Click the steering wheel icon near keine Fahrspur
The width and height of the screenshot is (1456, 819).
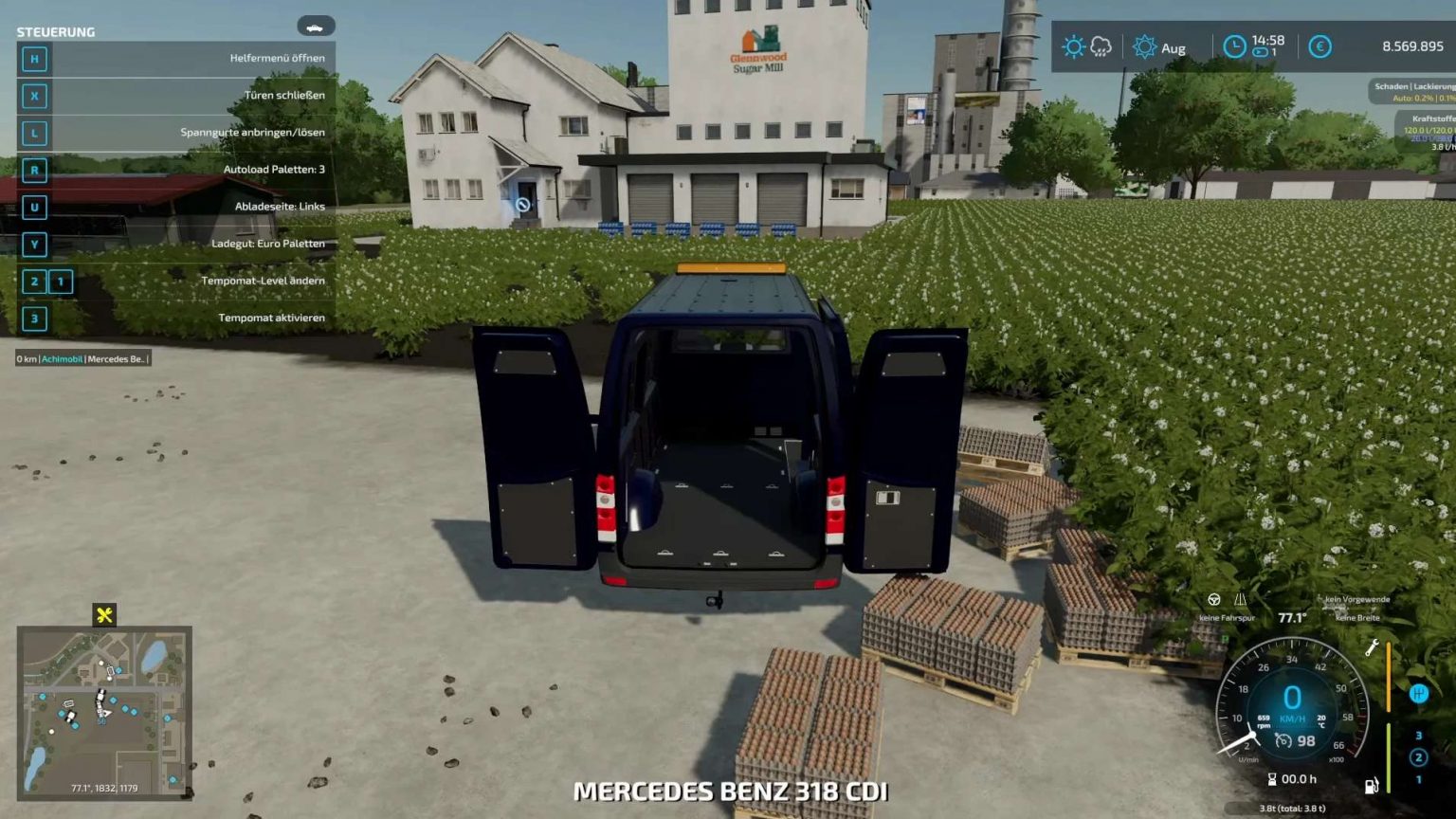pyautogui.click(x=1214, y=601)
